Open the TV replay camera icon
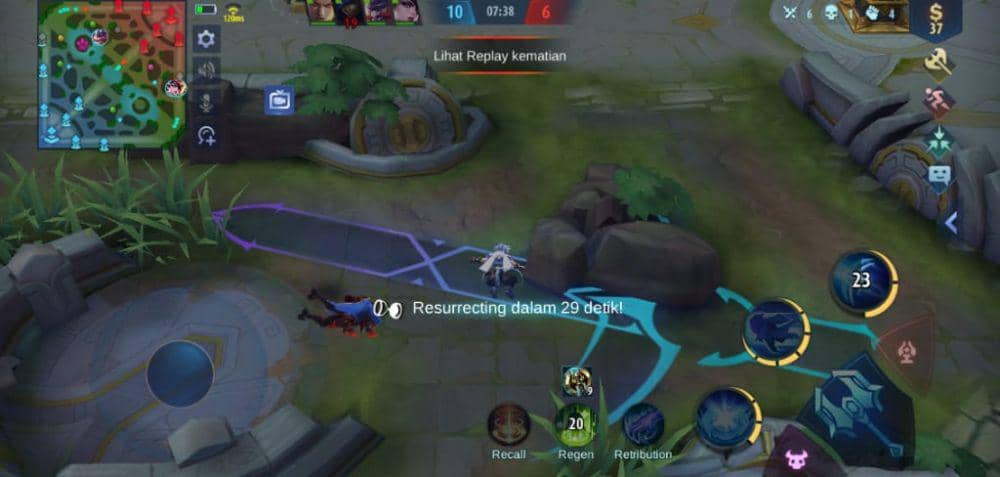 [279, 100]
